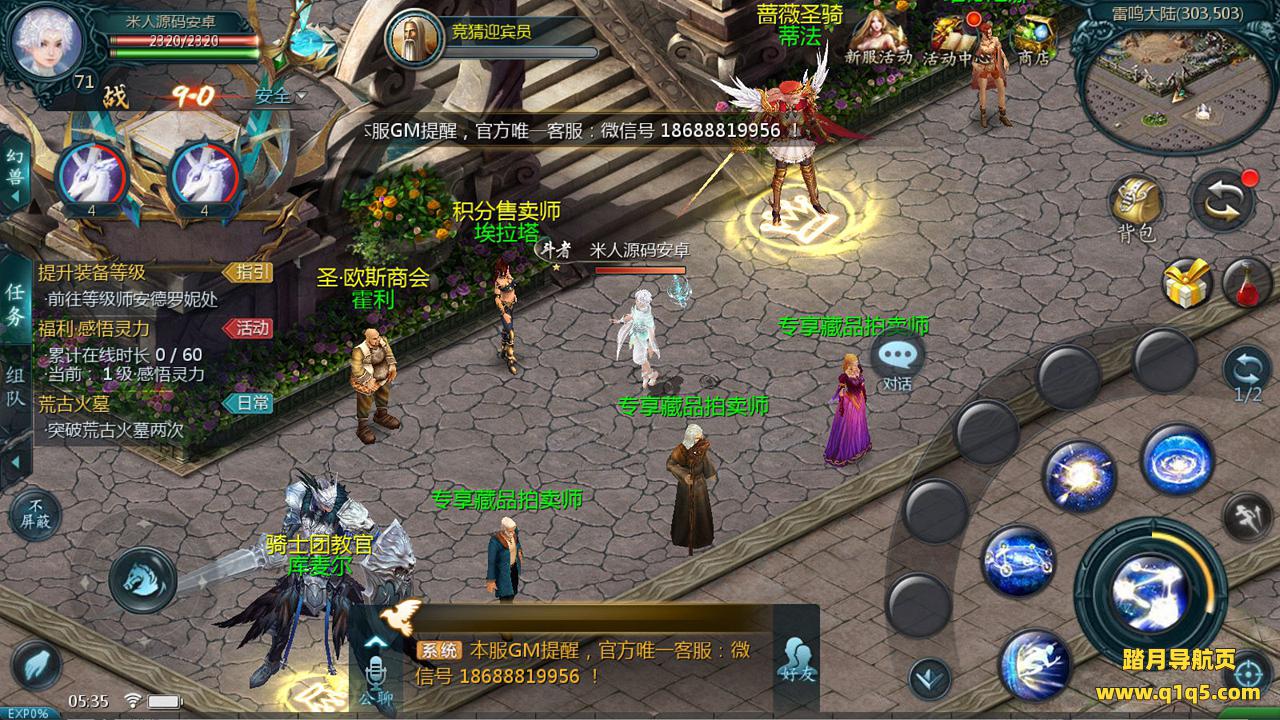Switch skill page with 1/2 button

click(1247, 373)
